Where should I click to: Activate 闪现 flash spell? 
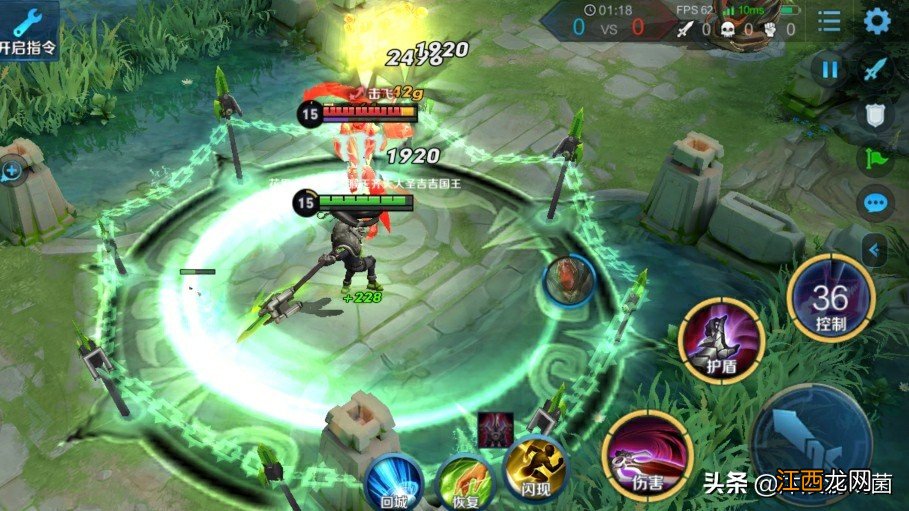point(535,470)
